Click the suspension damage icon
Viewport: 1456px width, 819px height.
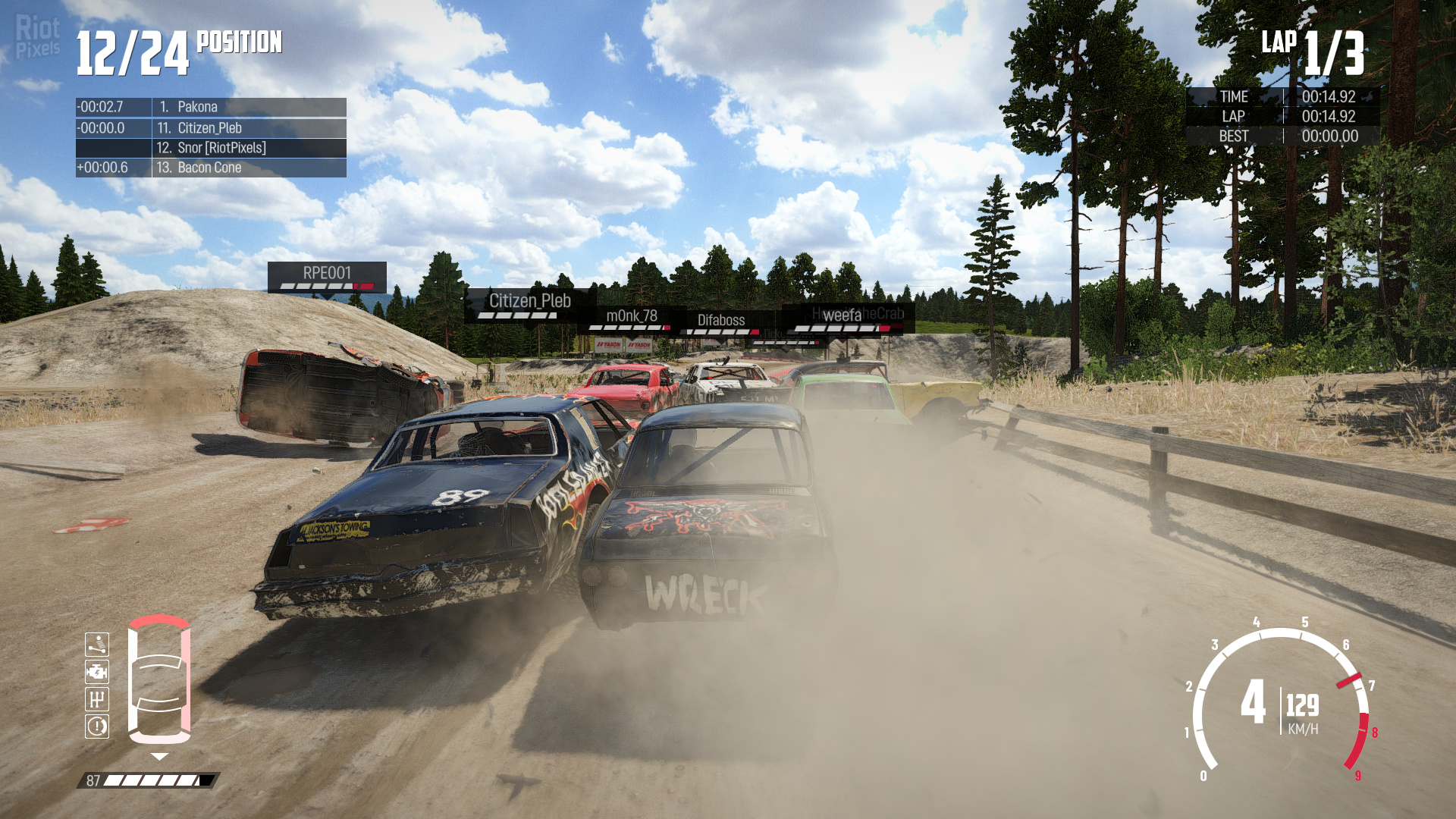coord(97,645)
